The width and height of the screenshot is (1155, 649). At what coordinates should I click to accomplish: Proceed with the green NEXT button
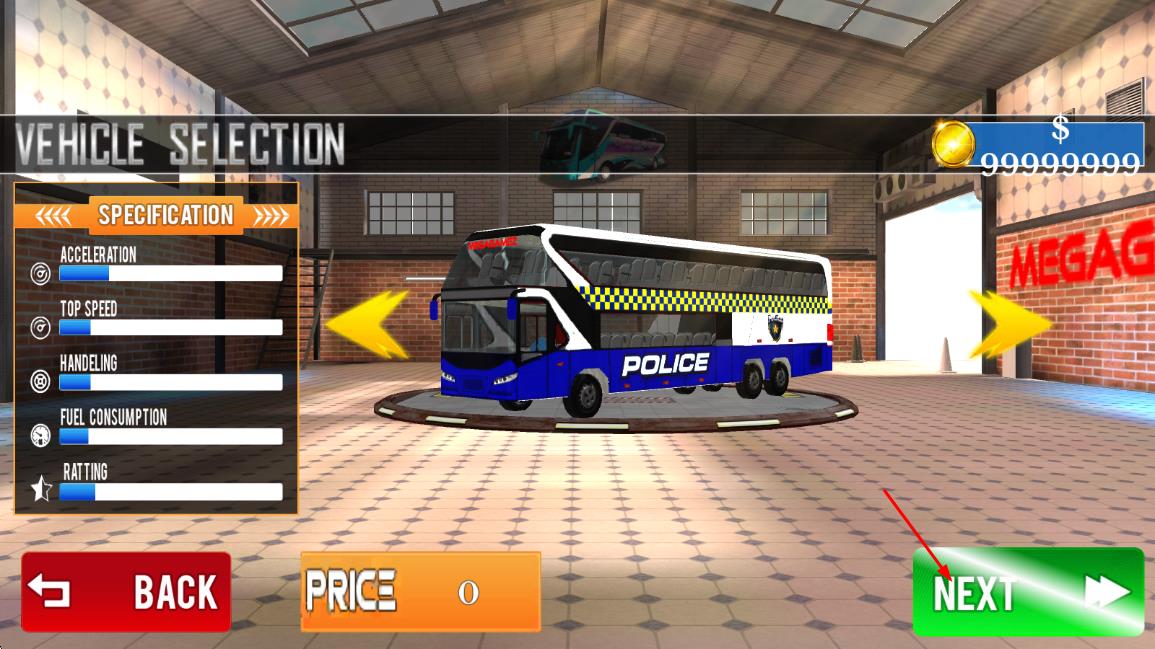pyautogui.click(x=1027, y=592)
